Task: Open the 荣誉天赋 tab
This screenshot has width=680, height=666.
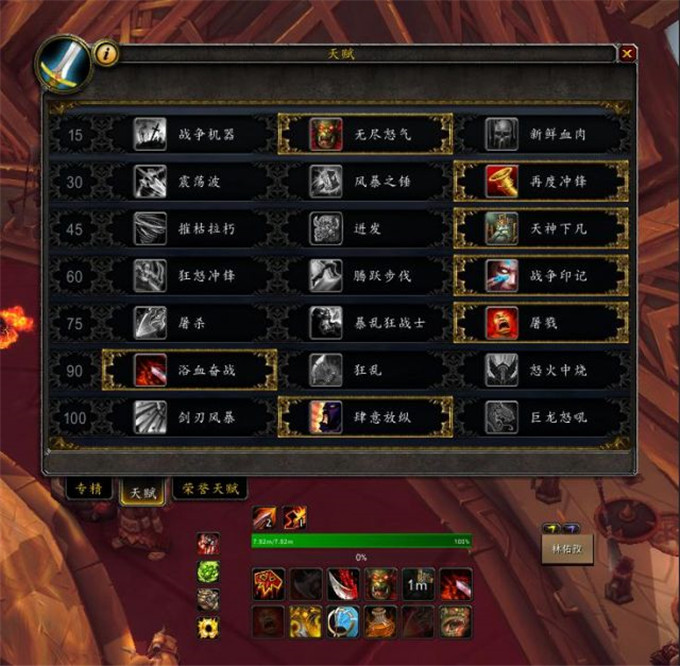Action: pos(209,488)
